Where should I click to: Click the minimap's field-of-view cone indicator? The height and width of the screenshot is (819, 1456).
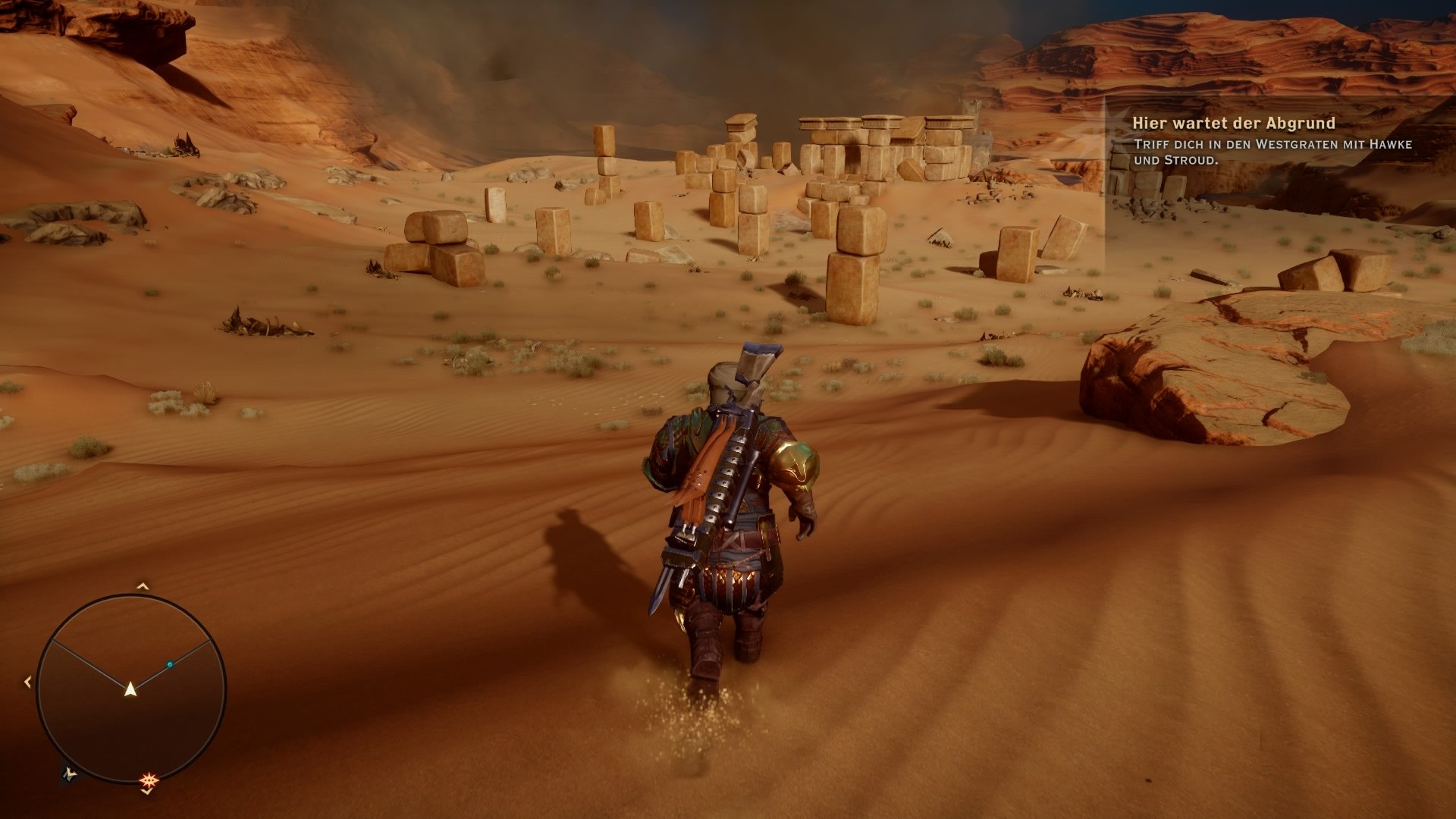(x=130, y=648)
